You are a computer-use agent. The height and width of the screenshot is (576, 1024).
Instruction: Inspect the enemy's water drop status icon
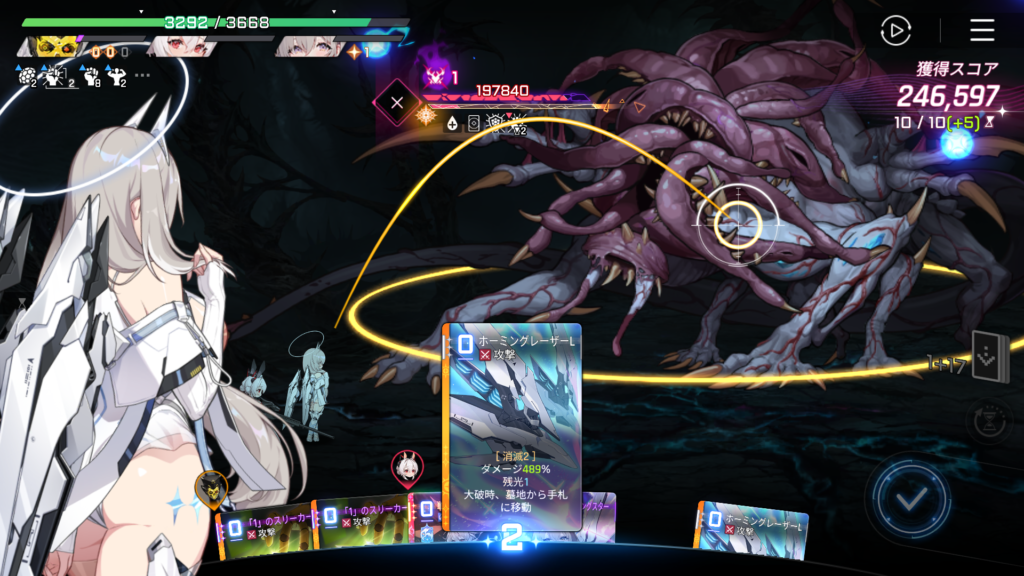(452, 124)
